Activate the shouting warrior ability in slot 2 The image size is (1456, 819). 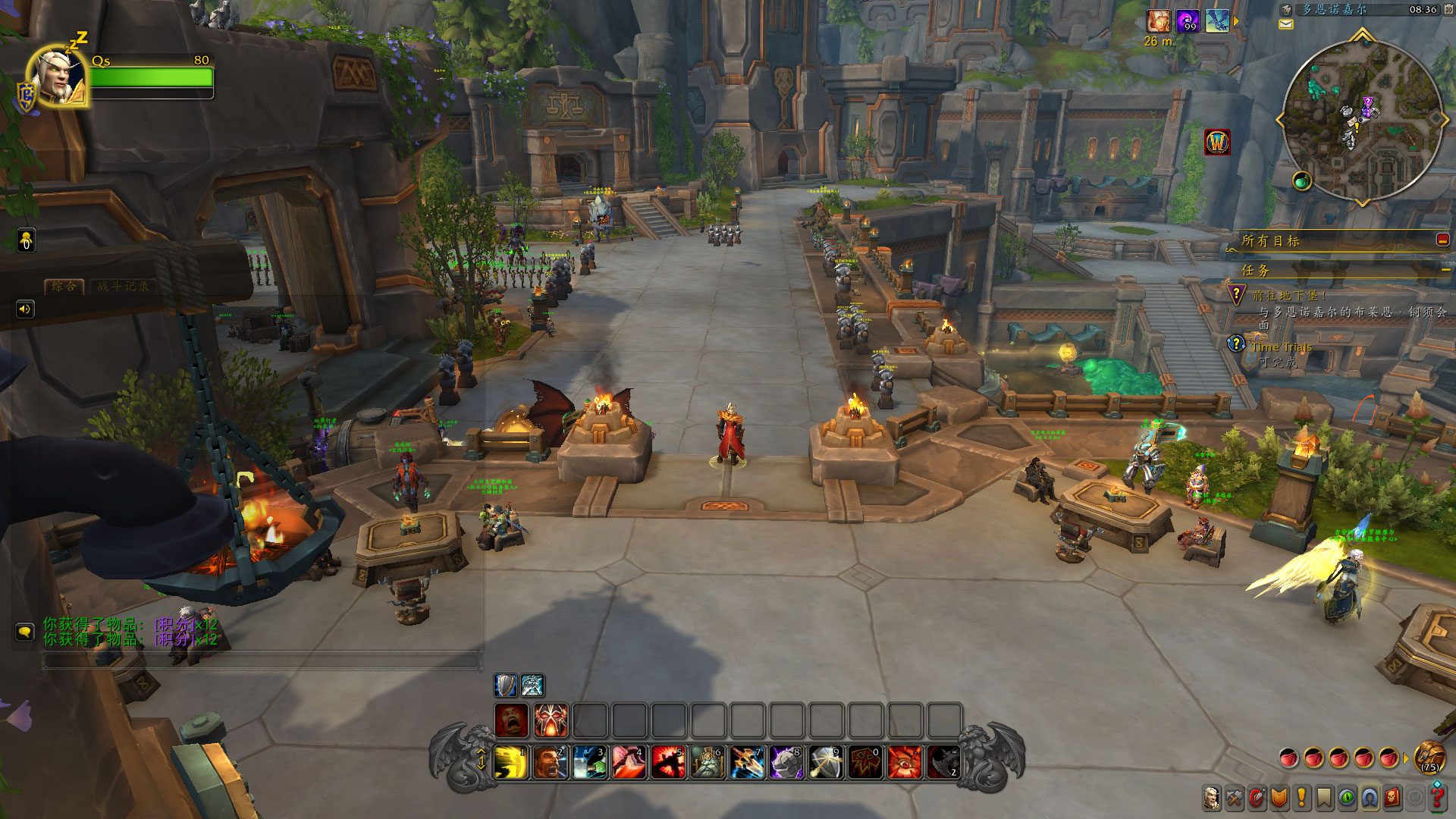(551, 762)
